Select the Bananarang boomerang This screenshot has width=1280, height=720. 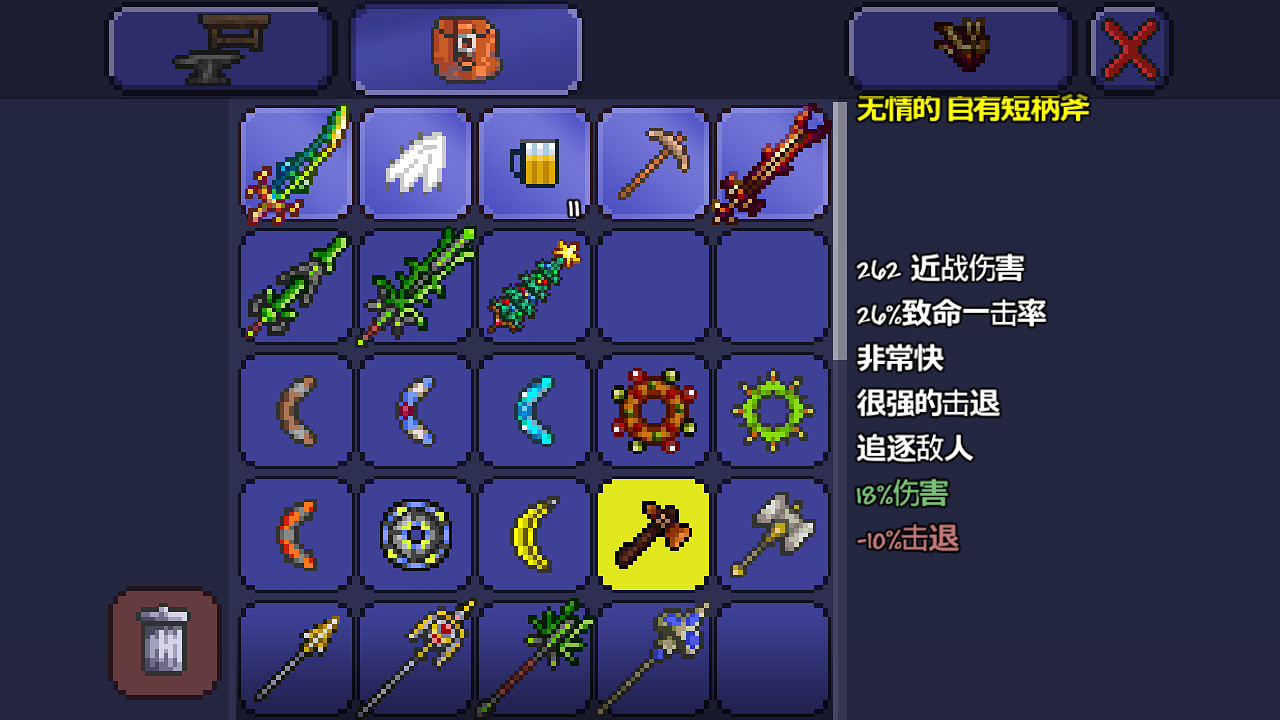[533, 532]
